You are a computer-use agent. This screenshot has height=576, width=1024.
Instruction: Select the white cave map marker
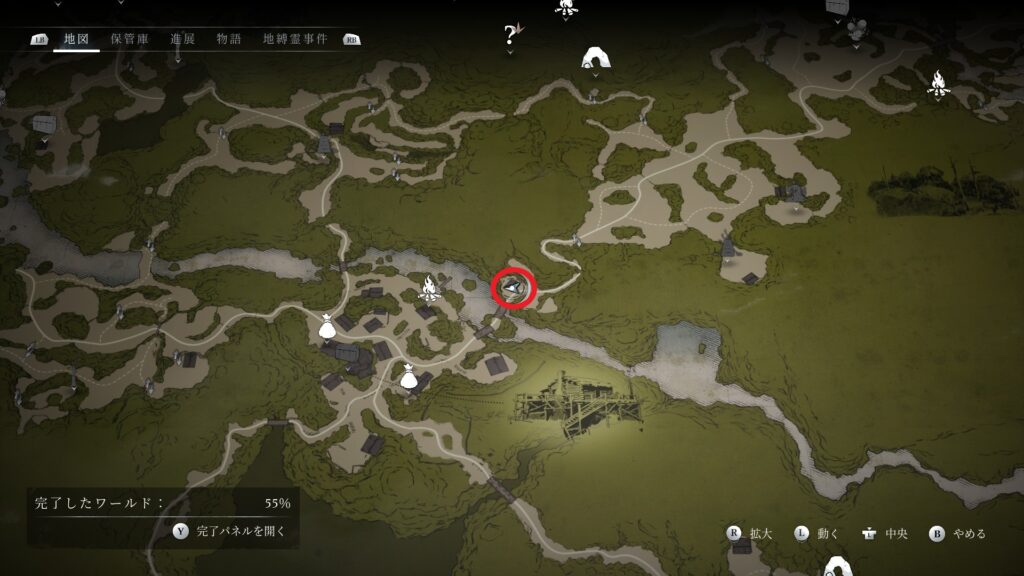596,58
